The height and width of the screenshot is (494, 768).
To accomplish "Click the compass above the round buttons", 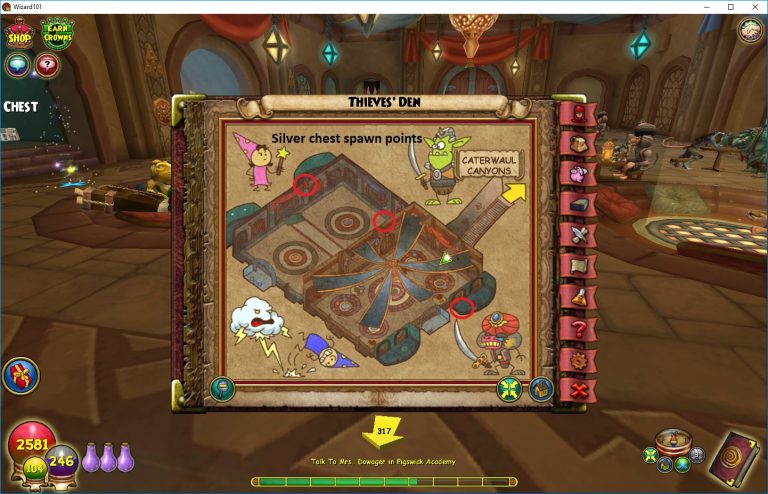I will pos(675,440).
